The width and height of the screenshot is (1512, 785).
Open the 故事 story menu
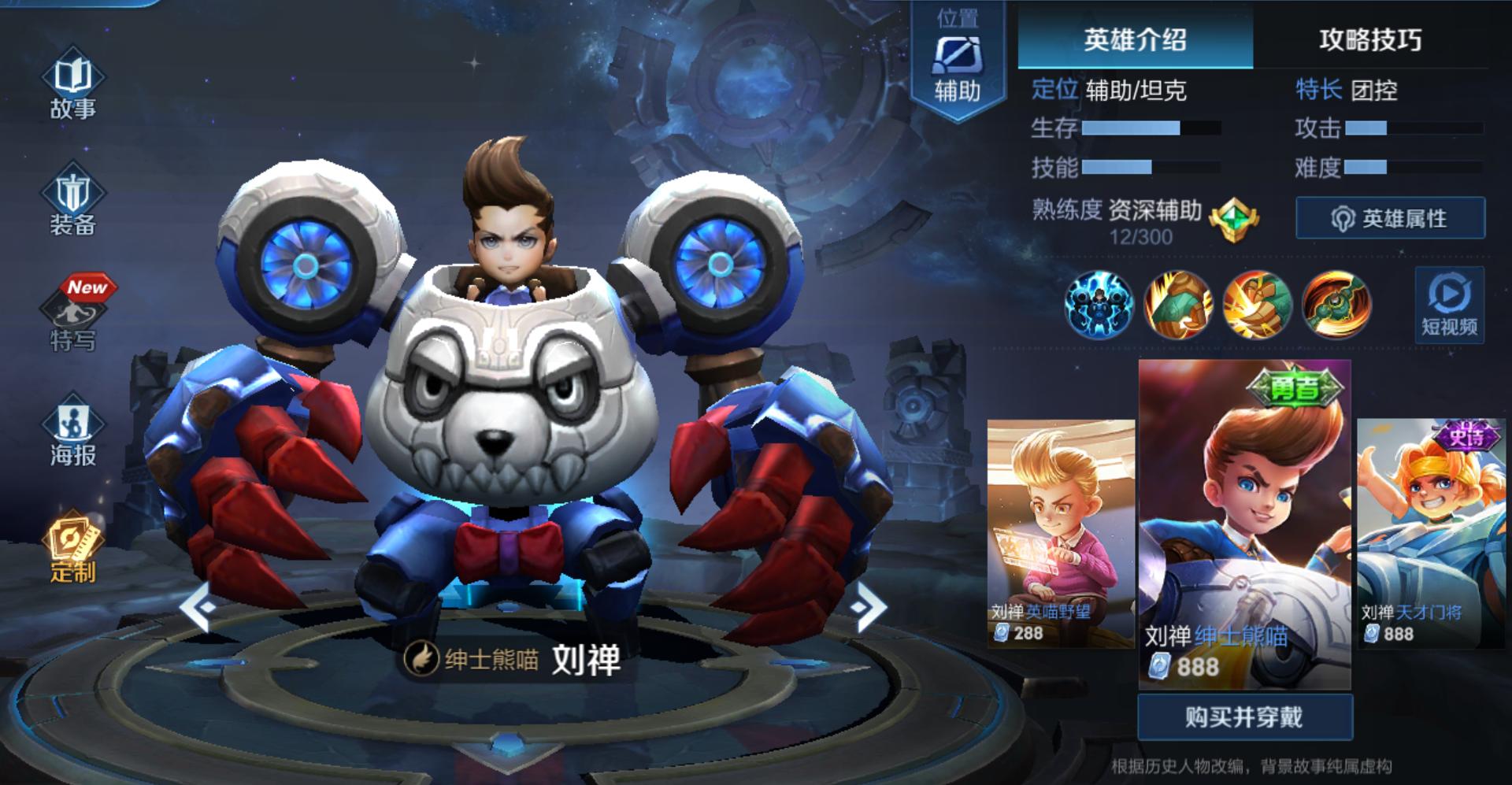72,87
